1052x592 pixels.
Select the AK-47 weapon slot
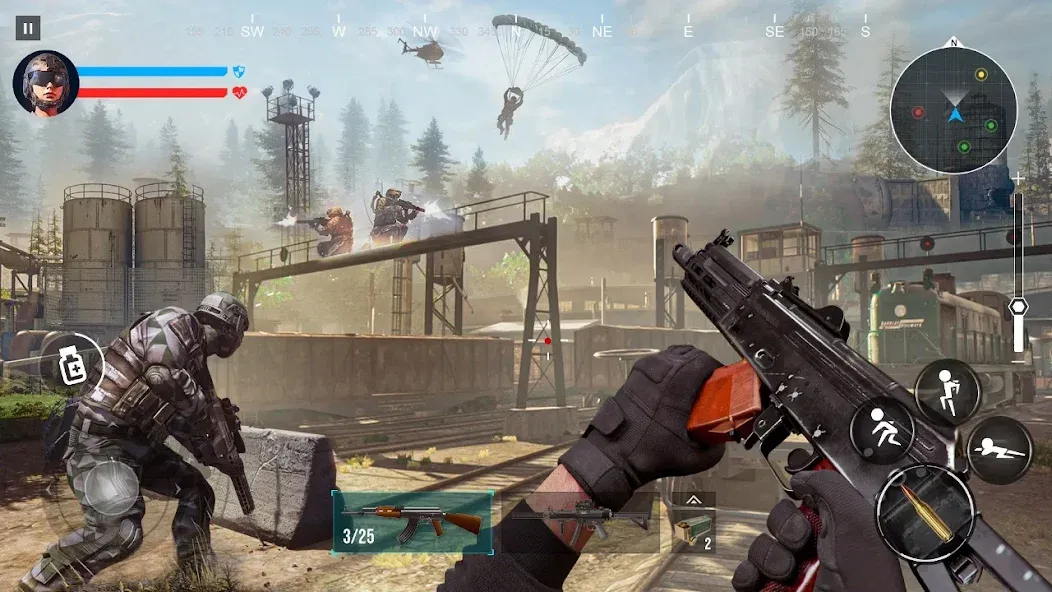click(x=412, y=521)
